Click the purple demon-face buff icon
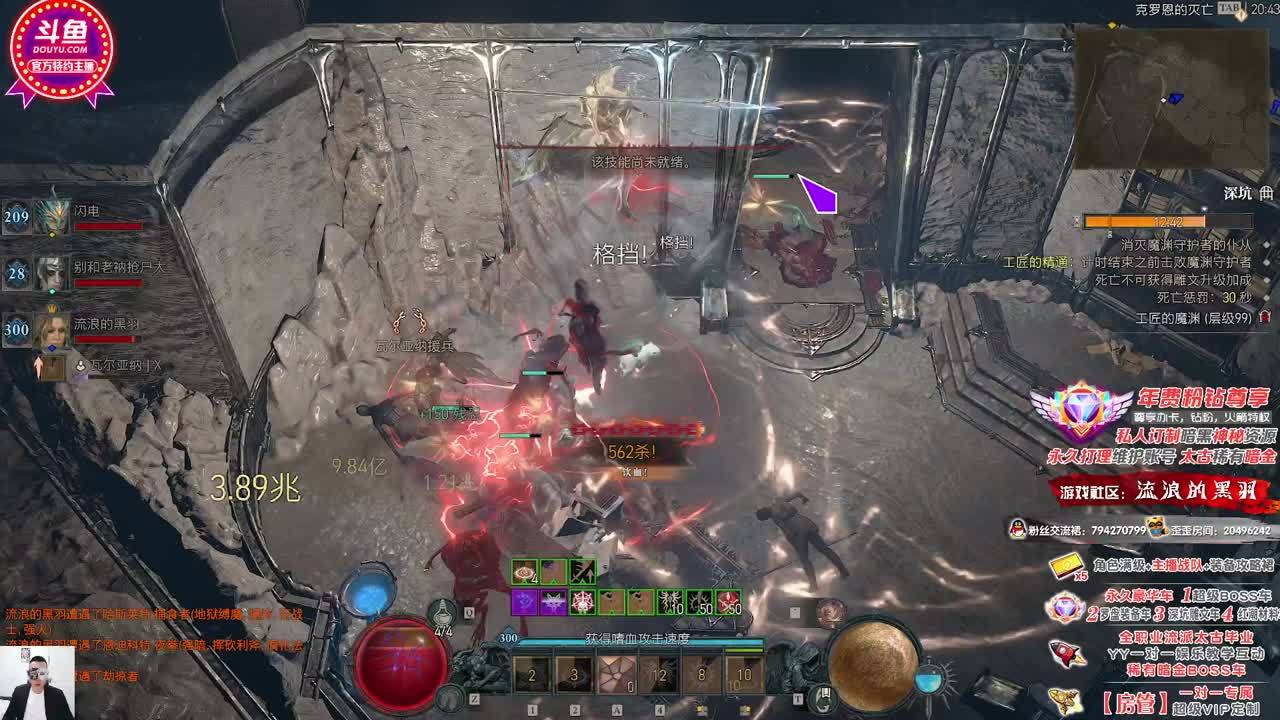This screenshot has width=1280, height=720. (x=553, y=602)
